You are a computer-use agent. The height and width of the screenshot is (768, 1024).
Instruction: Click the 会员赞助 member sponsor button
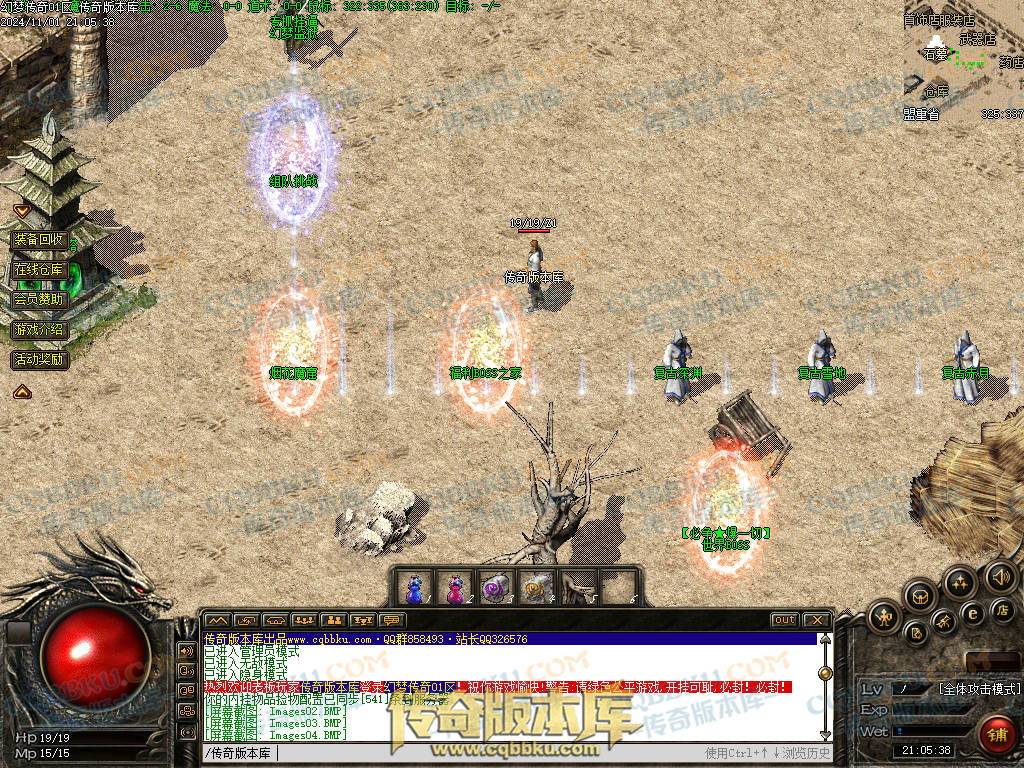pos(39,299)
